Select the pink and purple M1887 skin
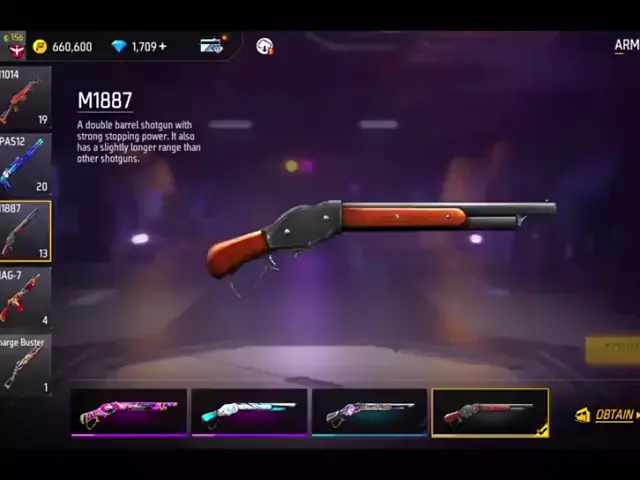640x480 pixels. click(129, 412)
